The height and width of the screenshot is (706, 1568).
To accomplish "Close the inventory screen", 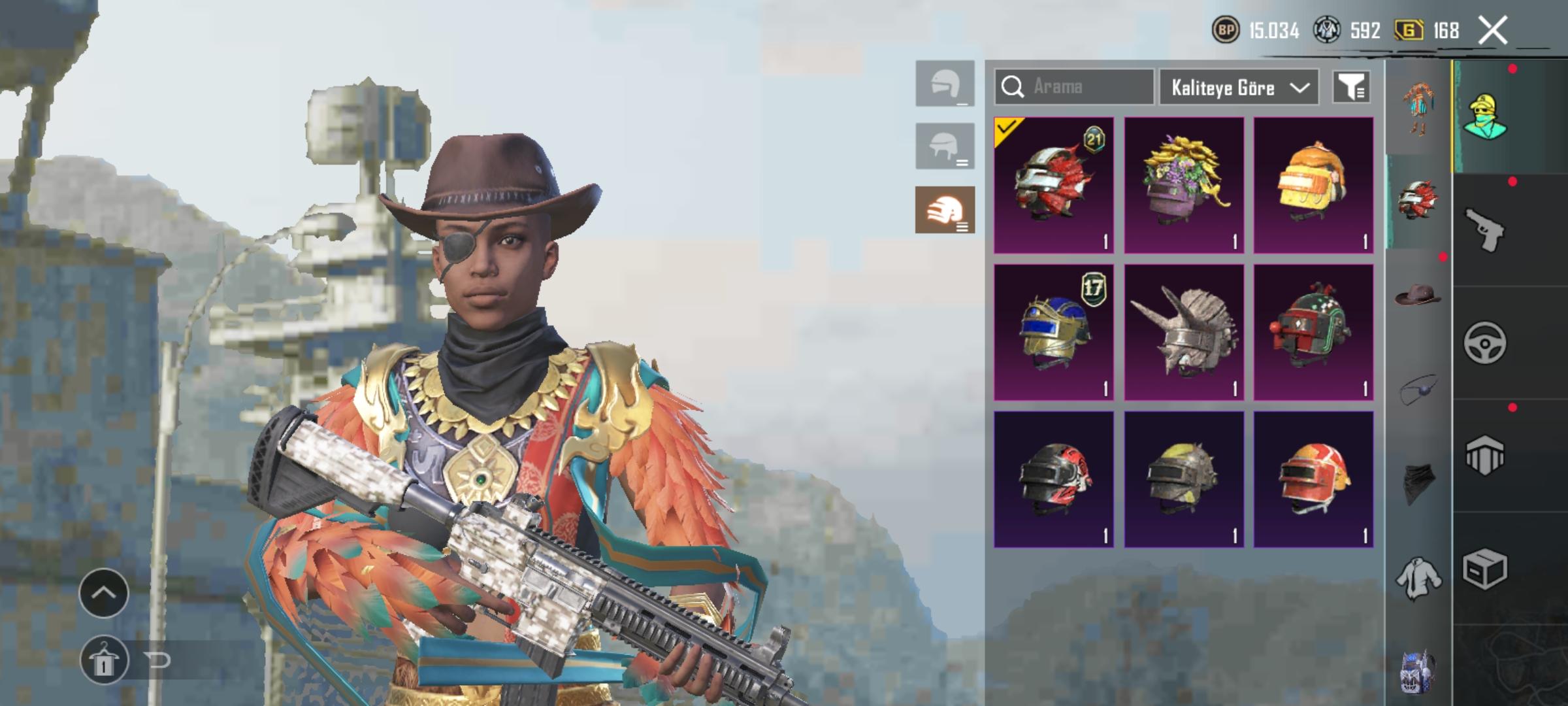I will click(1493, 31).
